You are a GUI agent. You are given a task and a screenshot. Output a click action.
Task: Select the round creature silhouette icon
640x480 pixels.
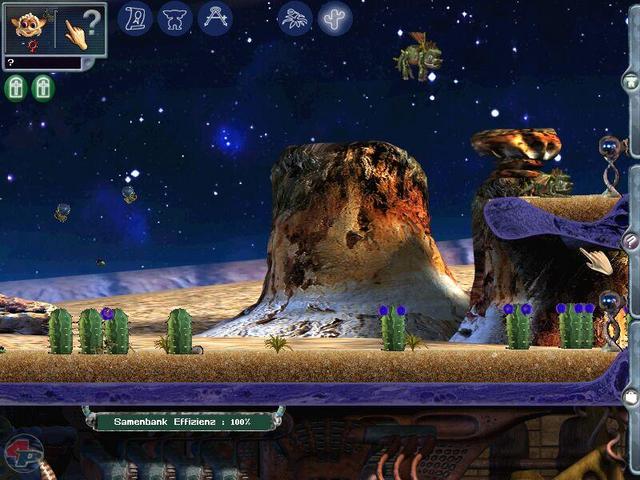[x=175, y=18]
